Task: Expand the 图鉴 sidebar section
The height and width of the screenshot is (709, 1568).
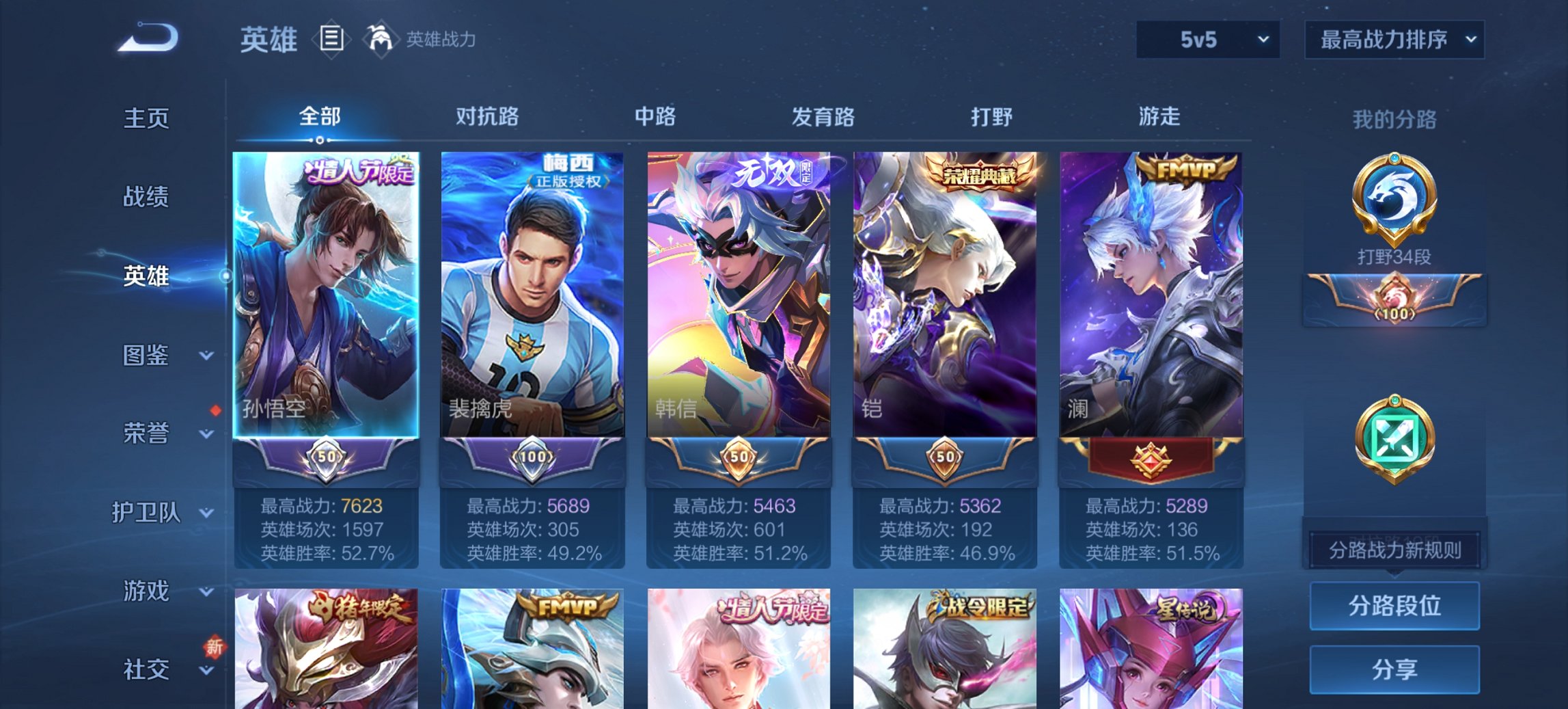Action: click(x=147, y=356)
